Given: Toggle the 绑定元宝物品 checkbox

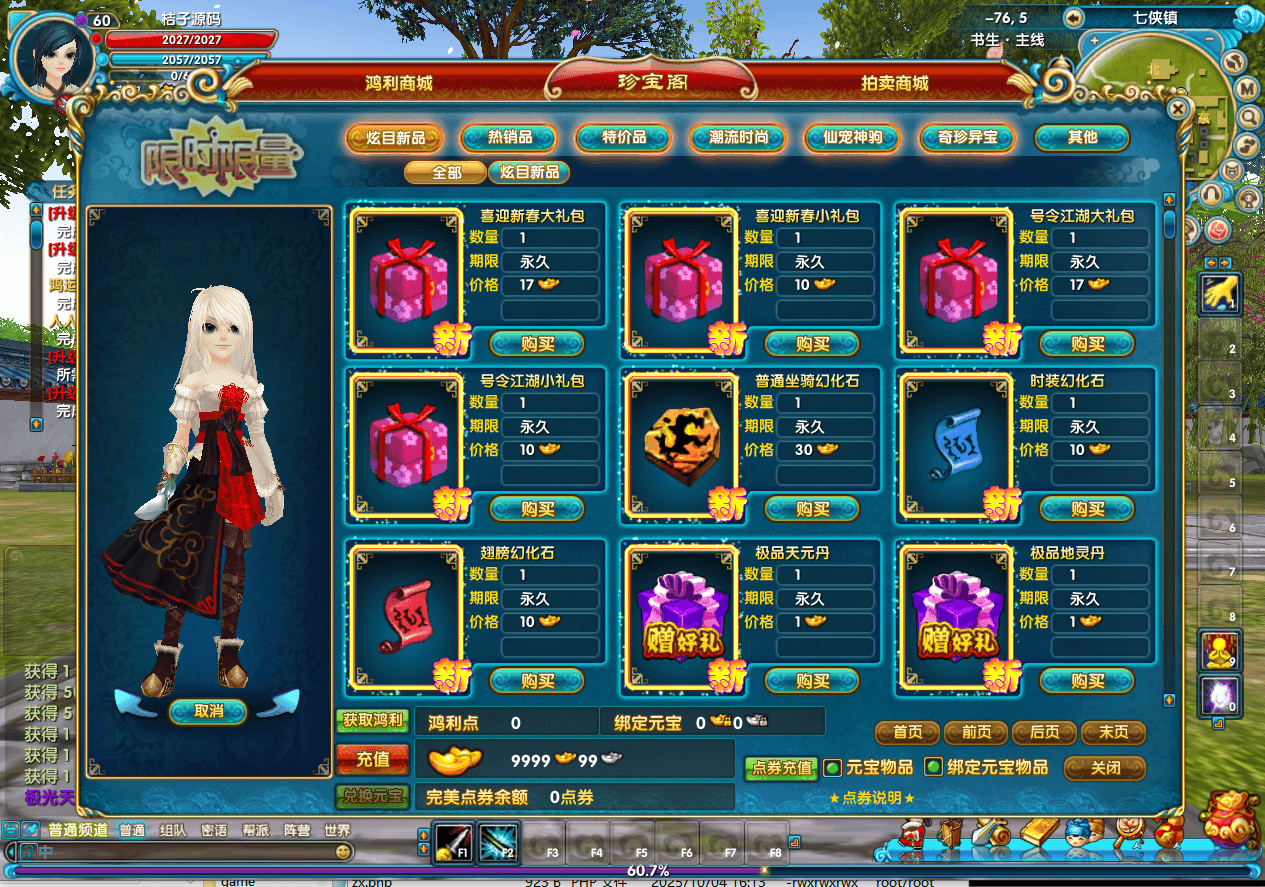Looking at the screenshot, I should tap(933, 768).
